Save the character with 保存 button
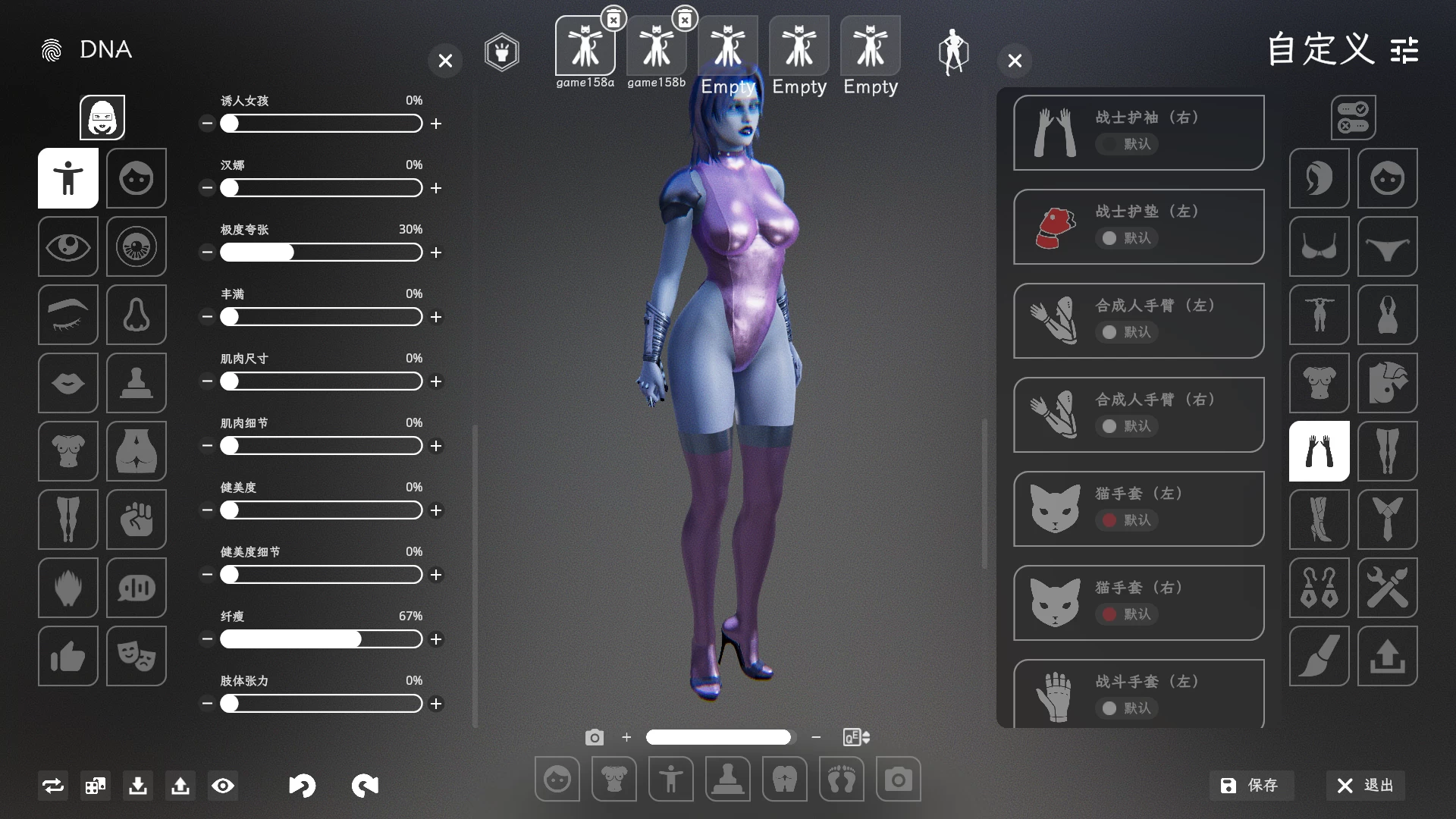 (1250, 786)
